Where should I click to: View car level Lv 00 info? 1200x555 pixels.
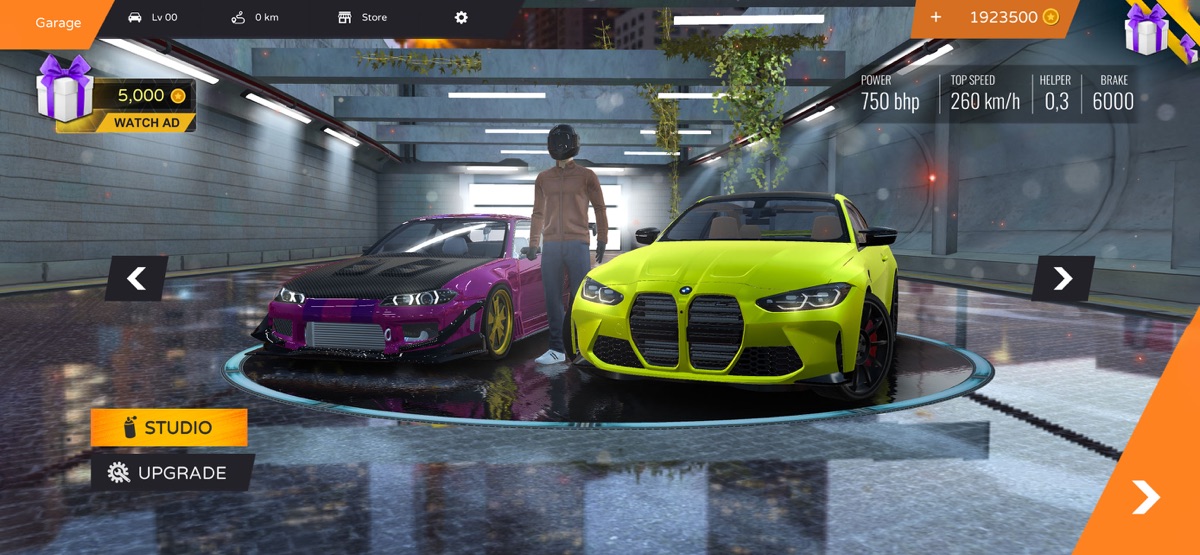pyautogui.click(x=153, y=18)
